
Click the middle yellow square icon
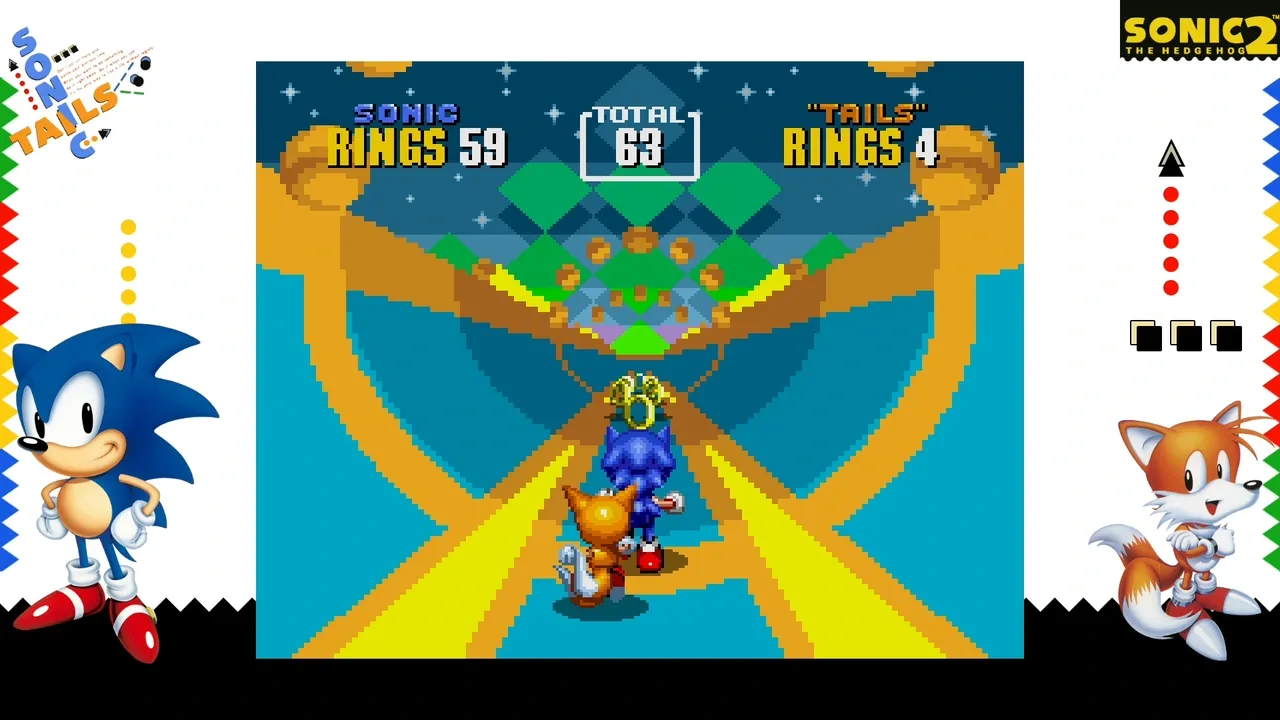click(x=1185, y=335)
